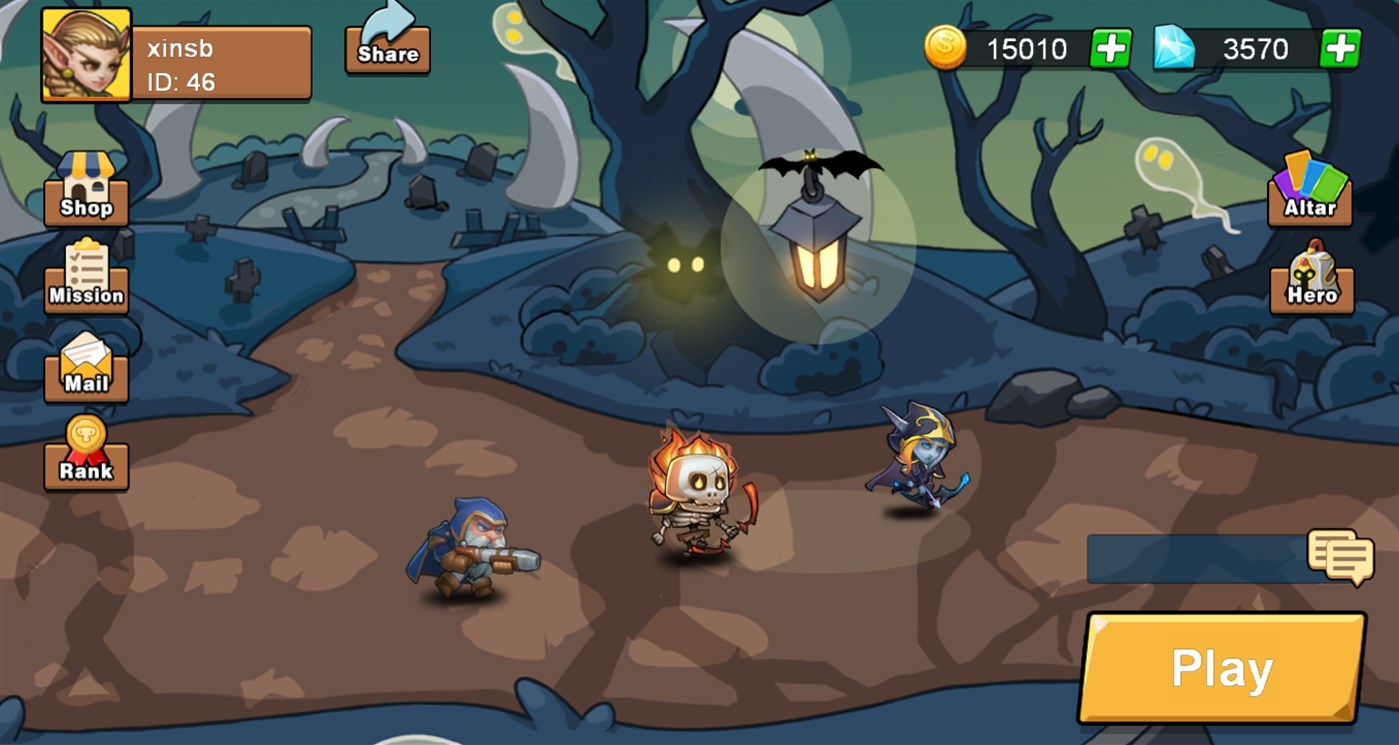Image resolution: width=1399 pixels, height=745 pixels.
Task: Buy more diamonds with the plus button
Action: (x=1339, y=46)
